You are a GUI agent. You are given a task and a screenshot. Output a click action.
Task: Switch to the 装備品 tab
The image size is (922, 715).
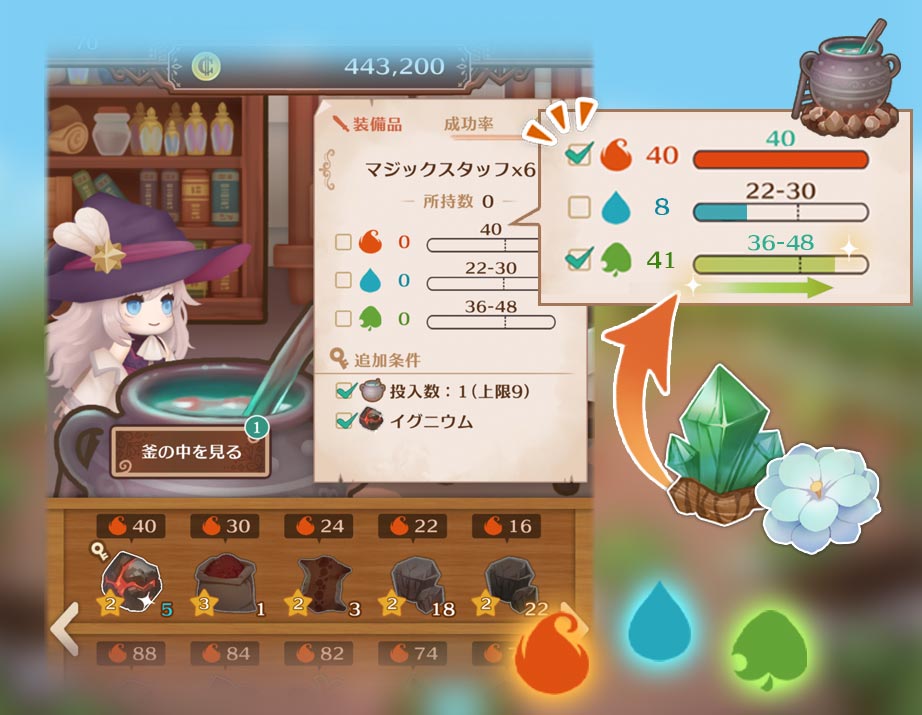coord(368,125)
